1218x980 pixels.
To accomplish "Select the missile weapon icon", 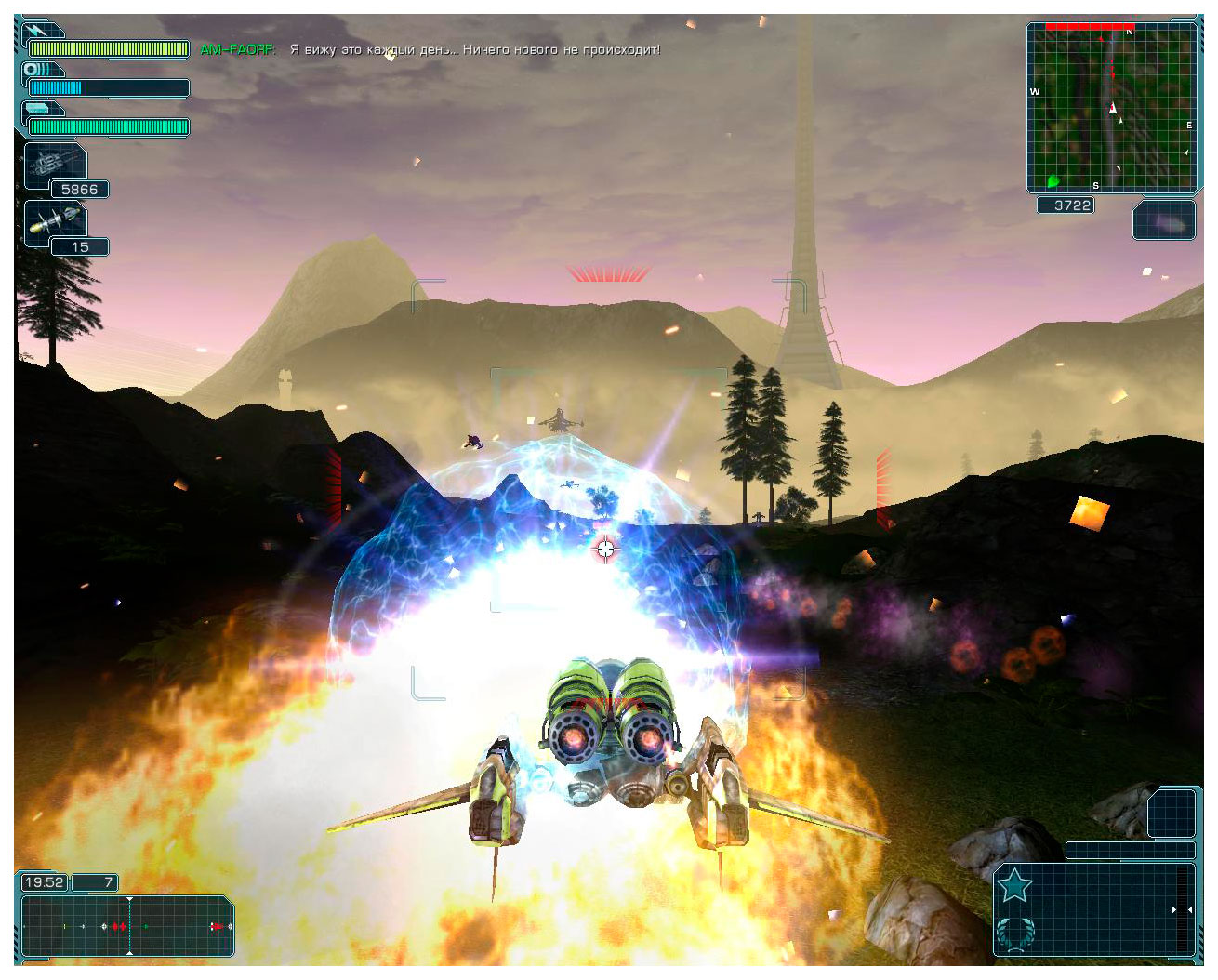I will 55,221.
